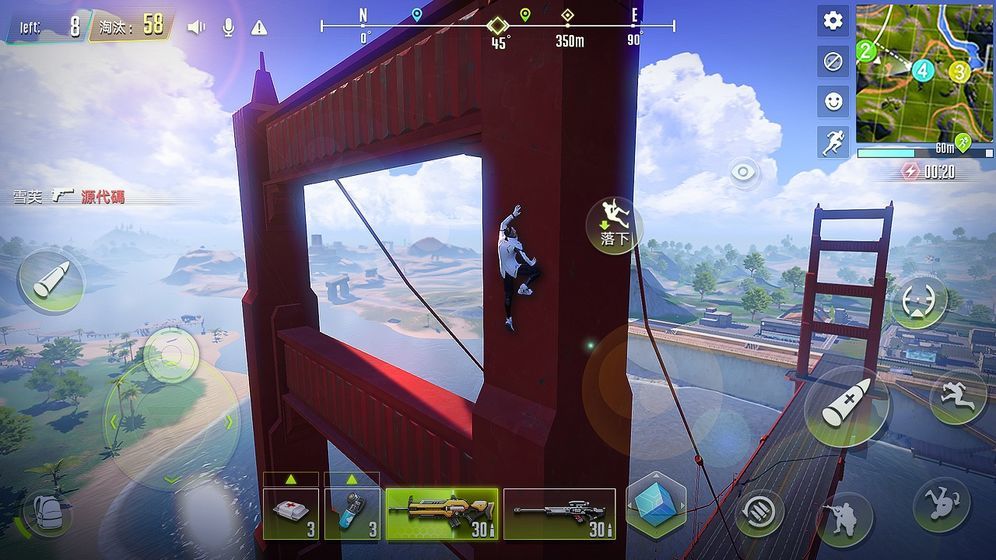Viewport: 996px width, 560px height.
Task: Tap the eye free-look icon
Action: pos(744,172)
